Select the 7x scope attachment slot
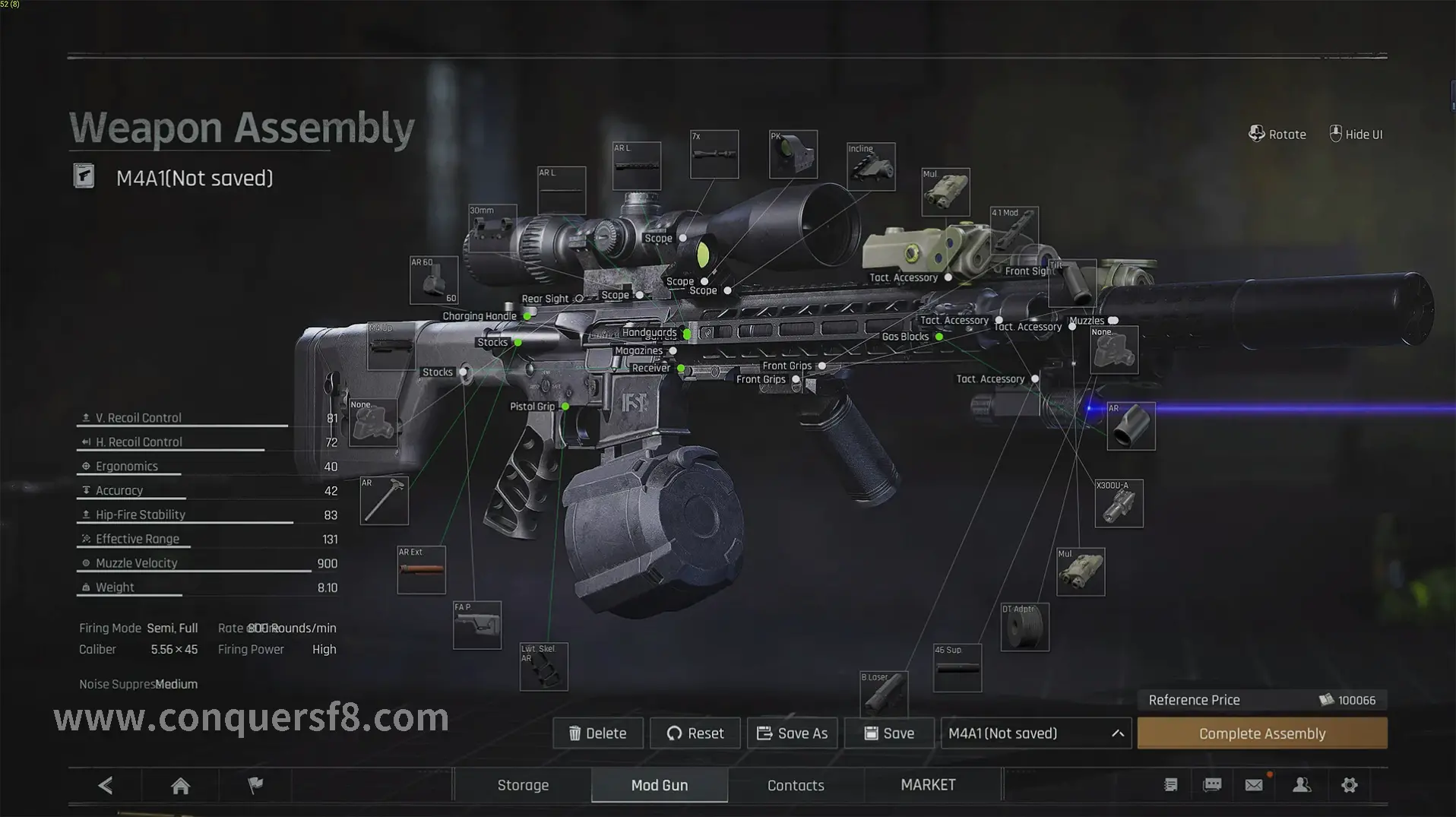The height and width of the screenshot is (817, 1456). [714, 154]
